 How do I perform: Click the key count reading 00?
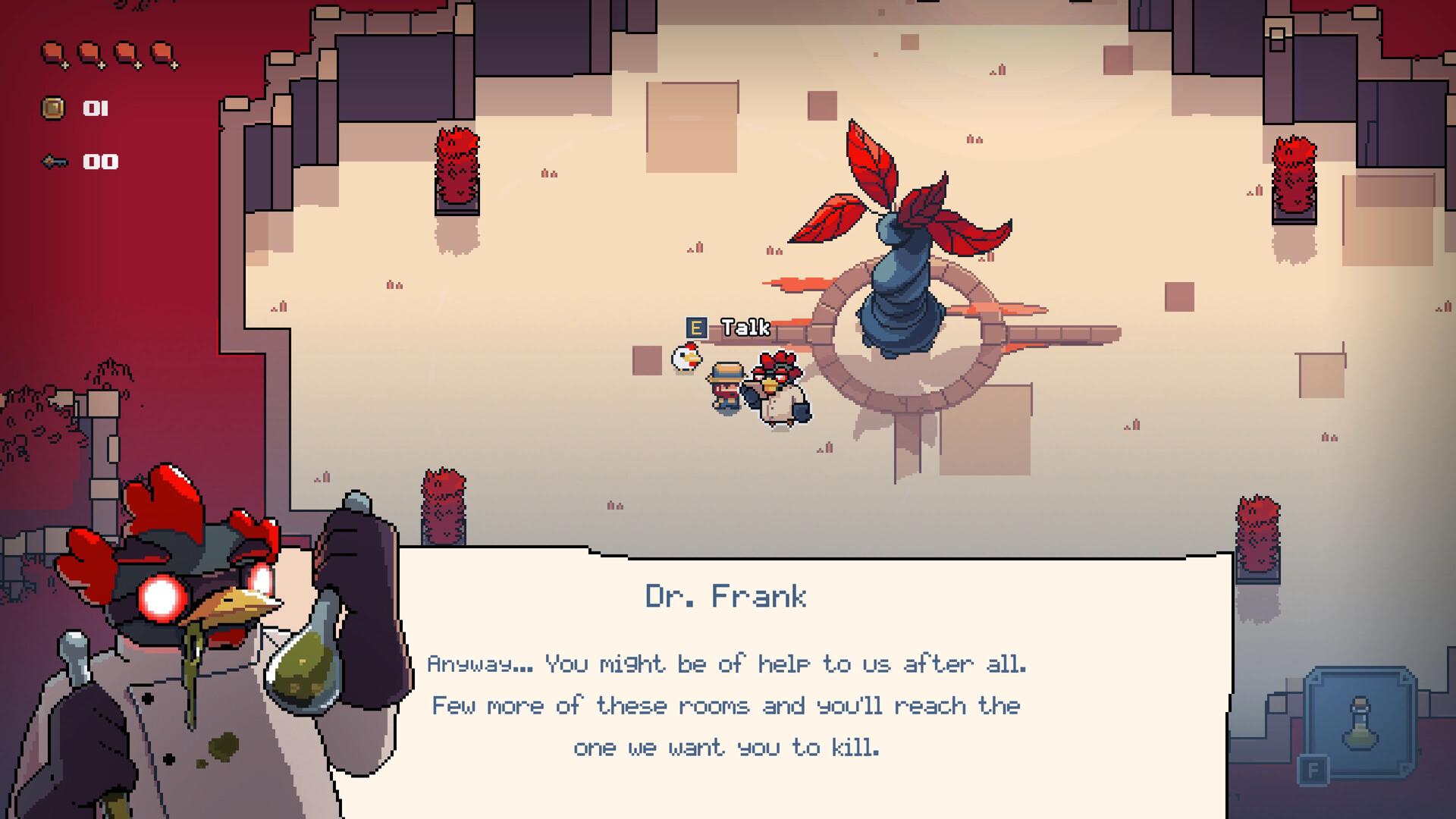click(100, 161)
